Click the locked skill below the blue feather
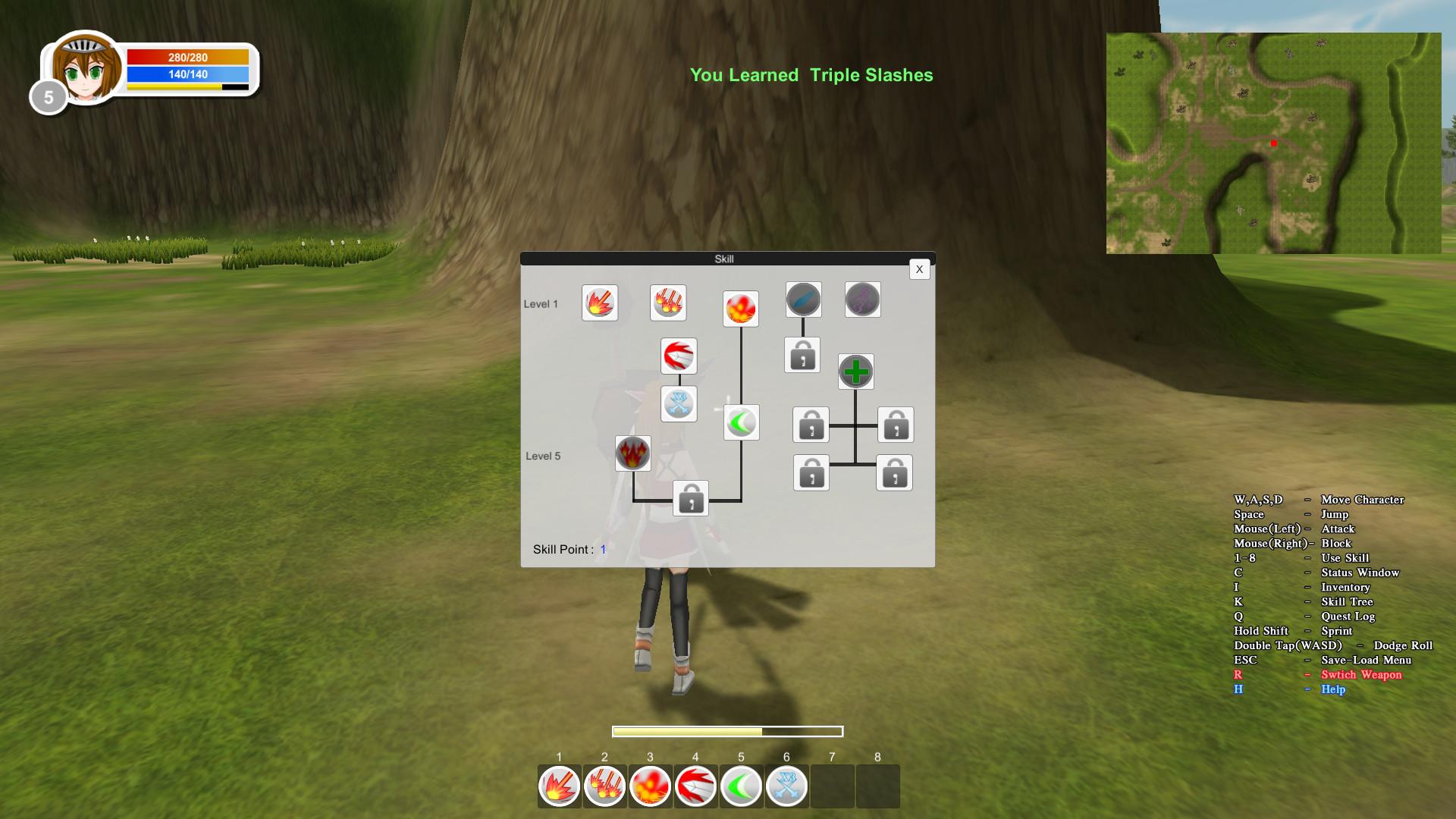1456x819 pixels. tap(802, 355)
